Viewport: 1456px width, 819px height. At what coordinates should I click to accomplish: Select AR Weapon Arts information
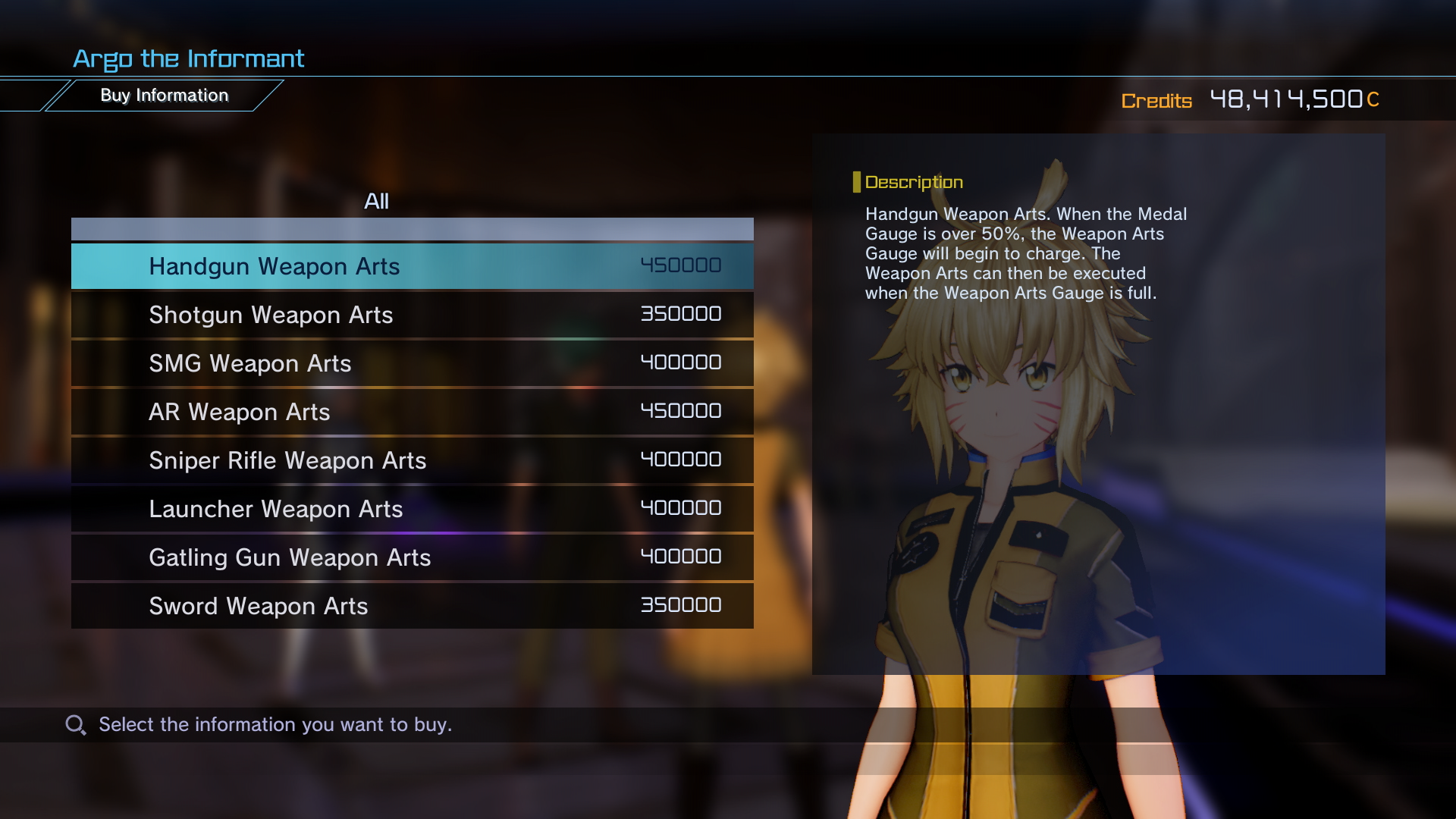[239, 412]
